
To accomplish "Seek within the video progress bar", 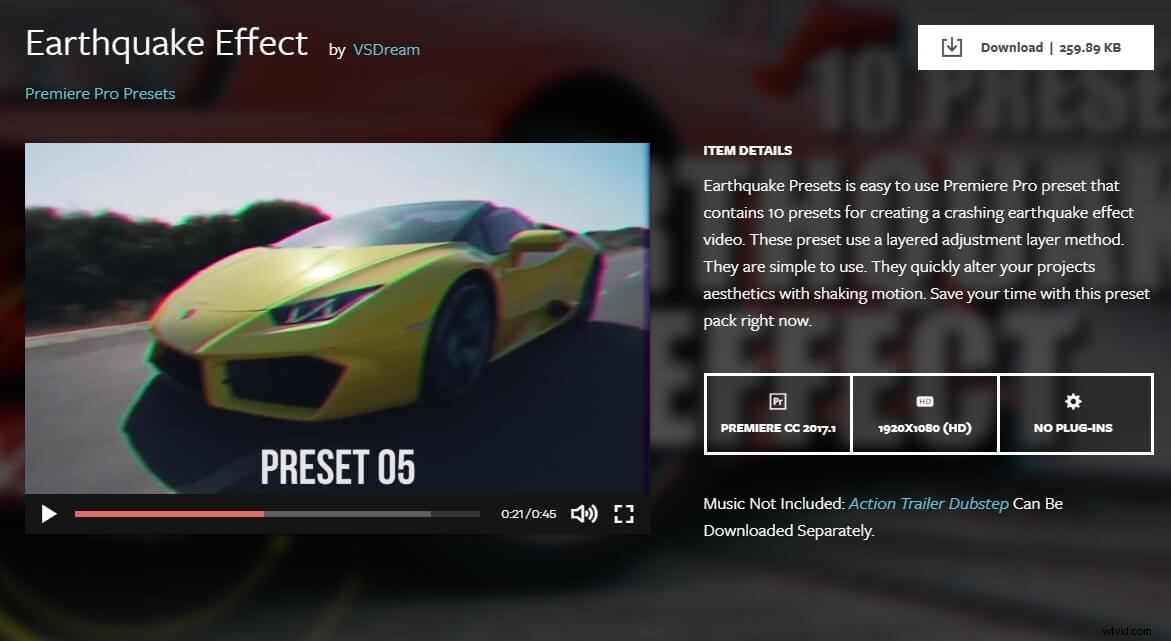I will (x=277, y=514).
